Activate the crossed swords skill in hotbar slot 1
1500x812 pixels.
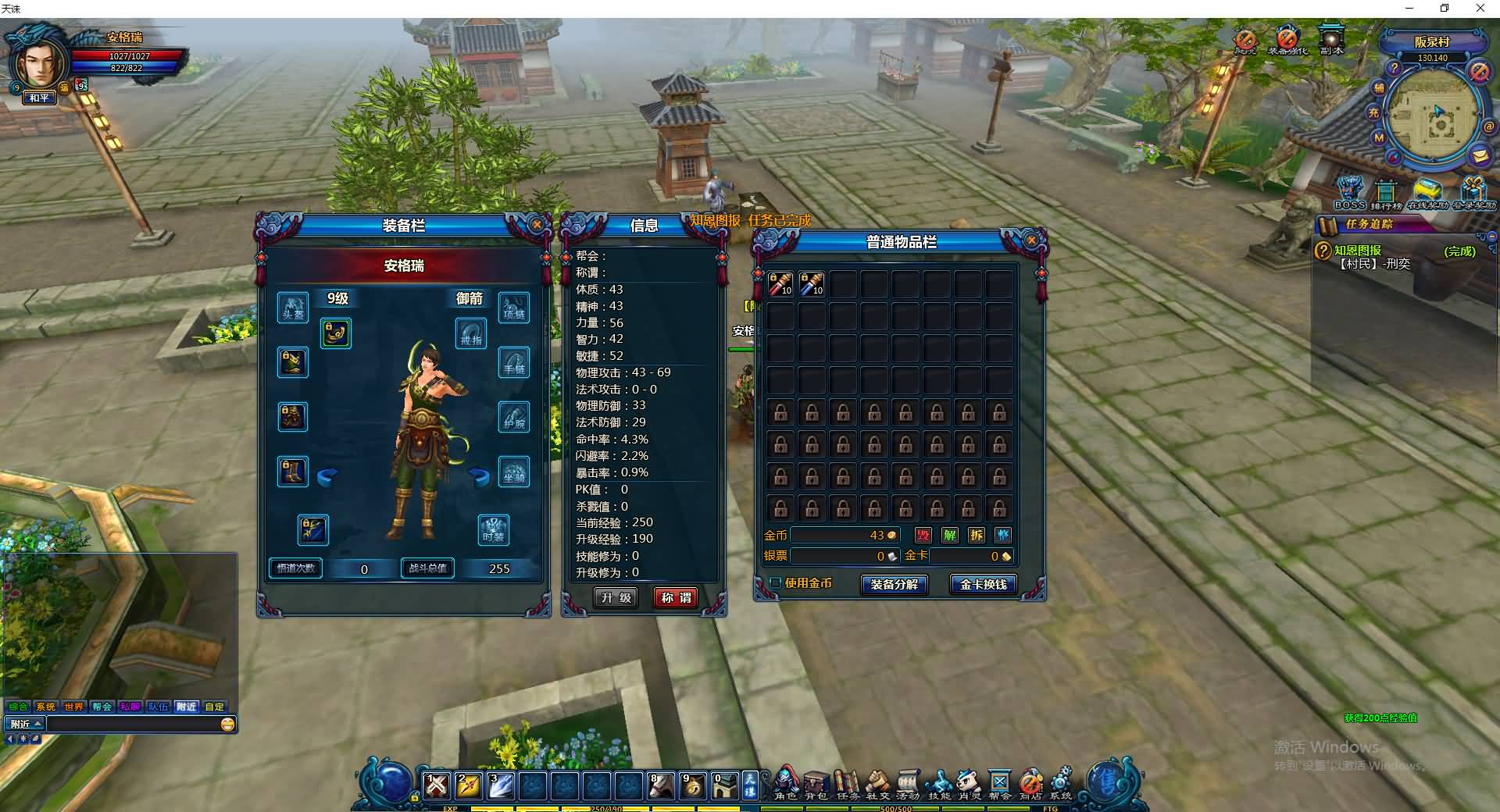pyautogui.click(x=437, y=785)
